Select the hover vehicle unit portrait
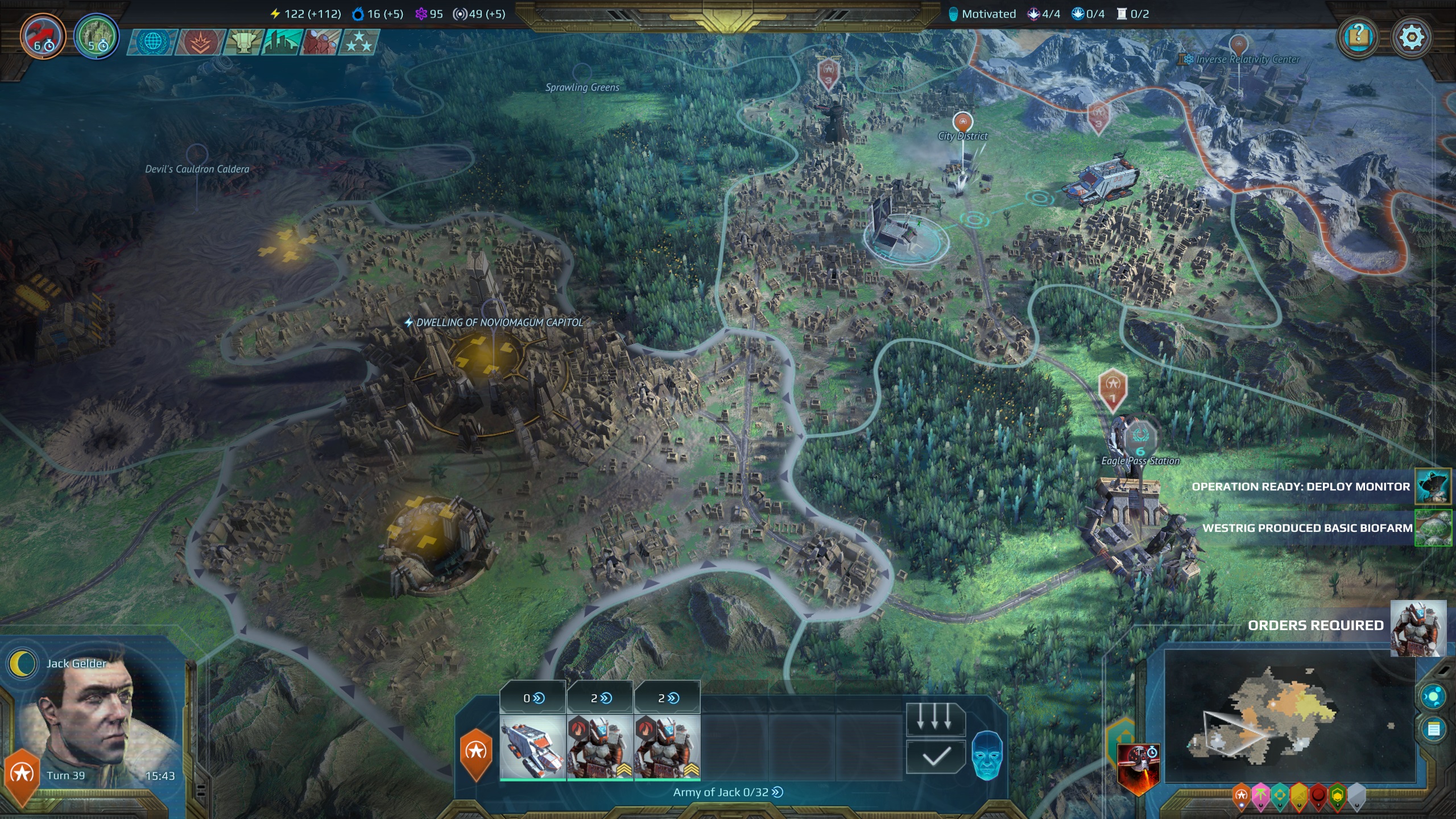 coord(532,746)
